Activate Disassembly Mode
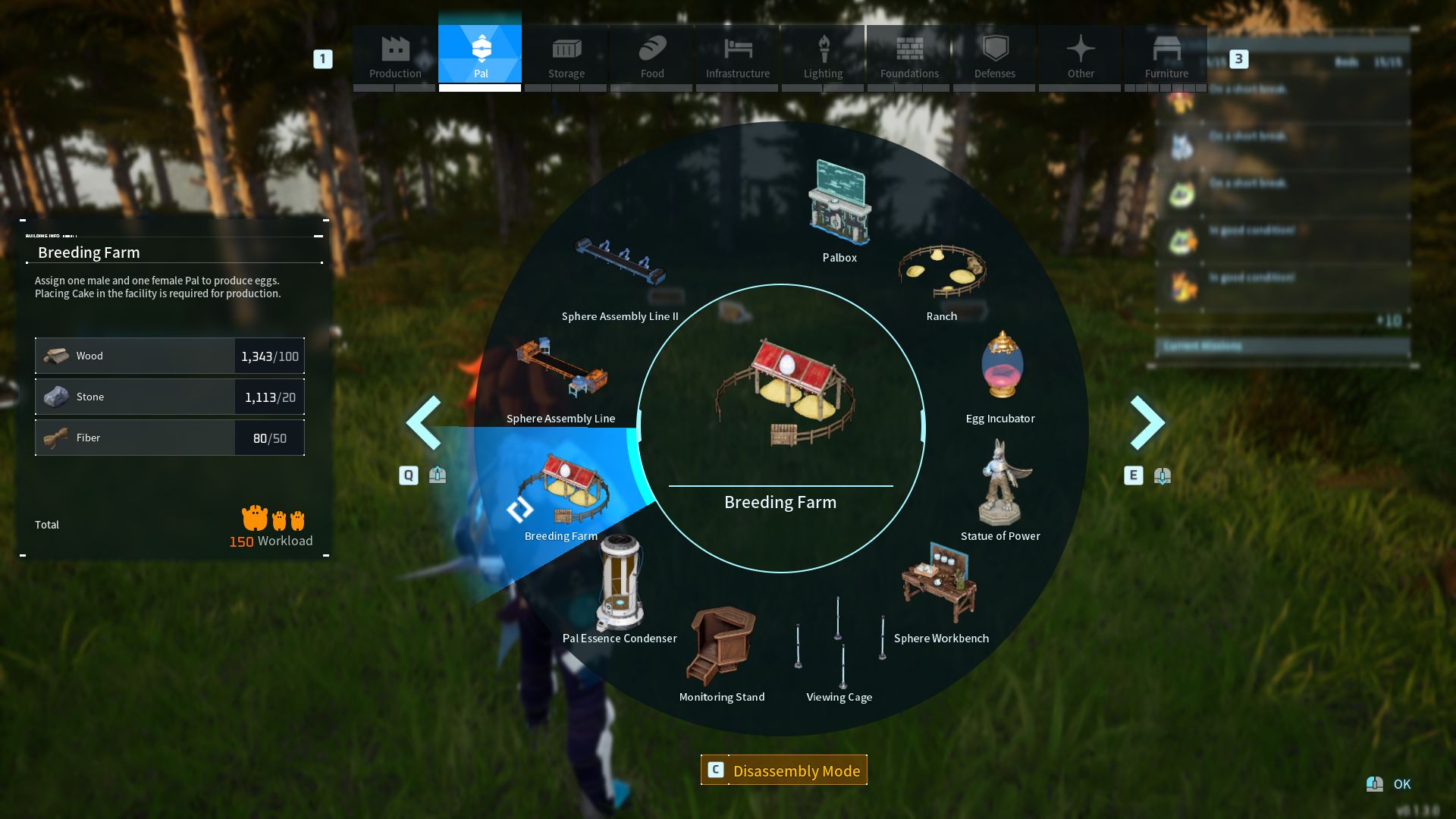This screenshot has height=819, width=1456. (784, 770)
